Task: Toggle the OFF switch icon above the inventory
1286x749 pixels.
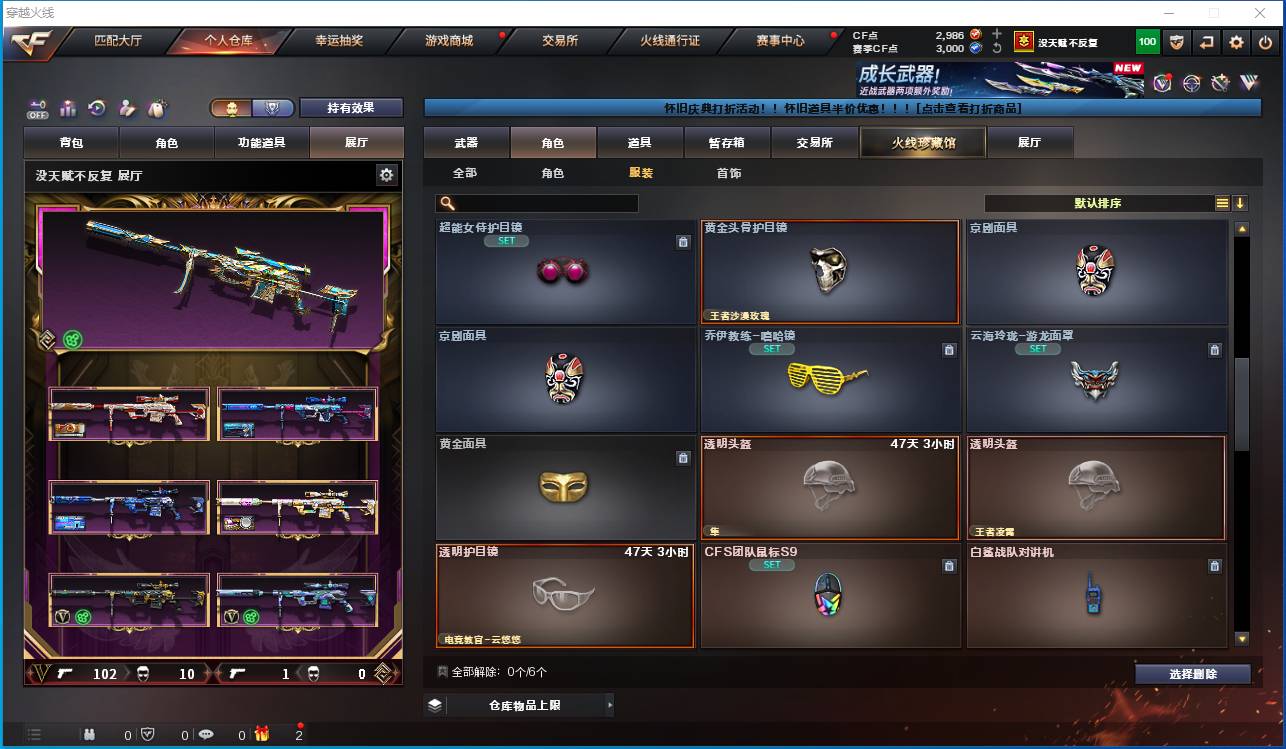Action: [37, 108]
